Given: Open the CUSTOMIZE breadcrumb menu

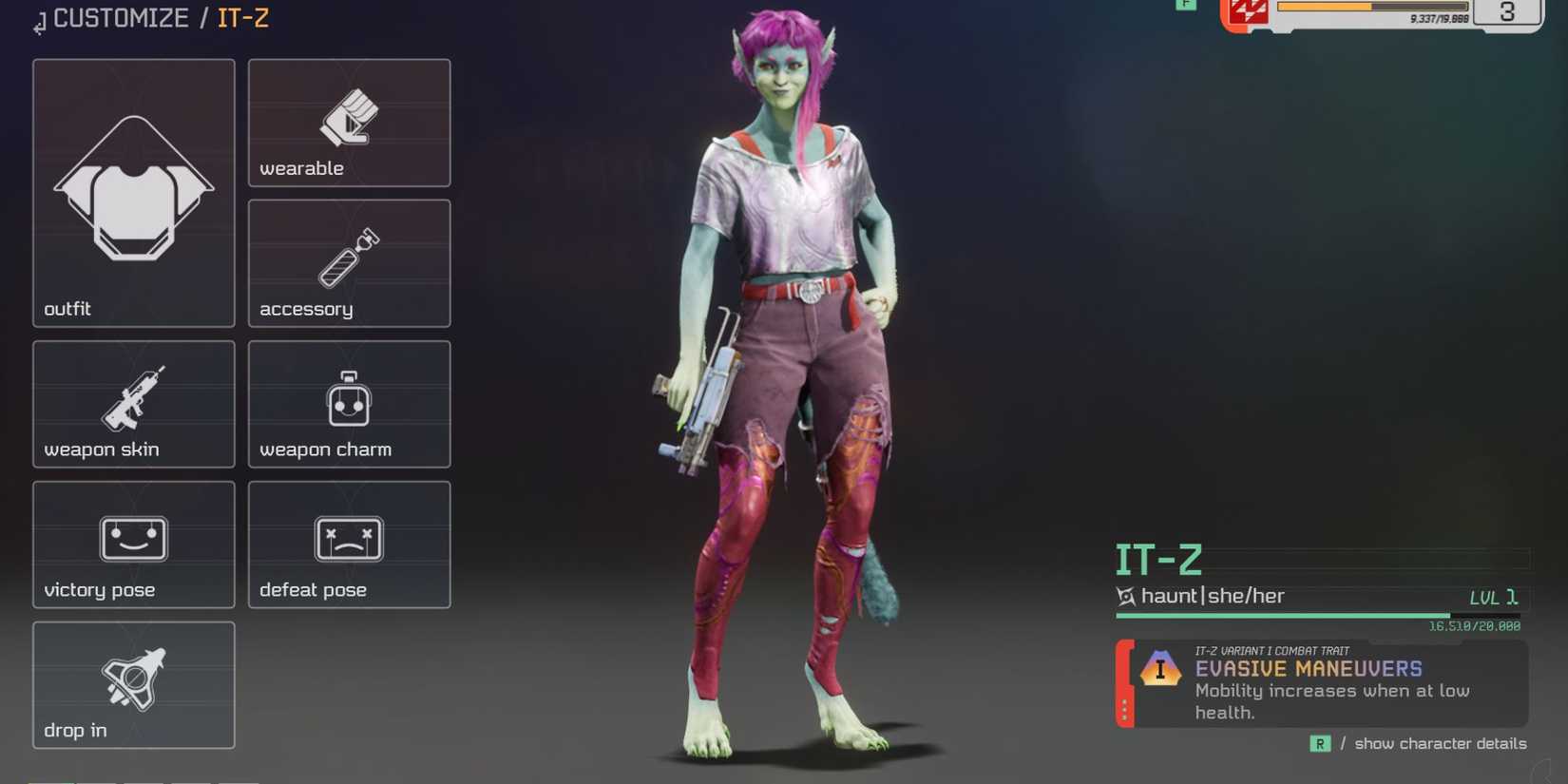Looking at the screenshot, I should point(119,17).
